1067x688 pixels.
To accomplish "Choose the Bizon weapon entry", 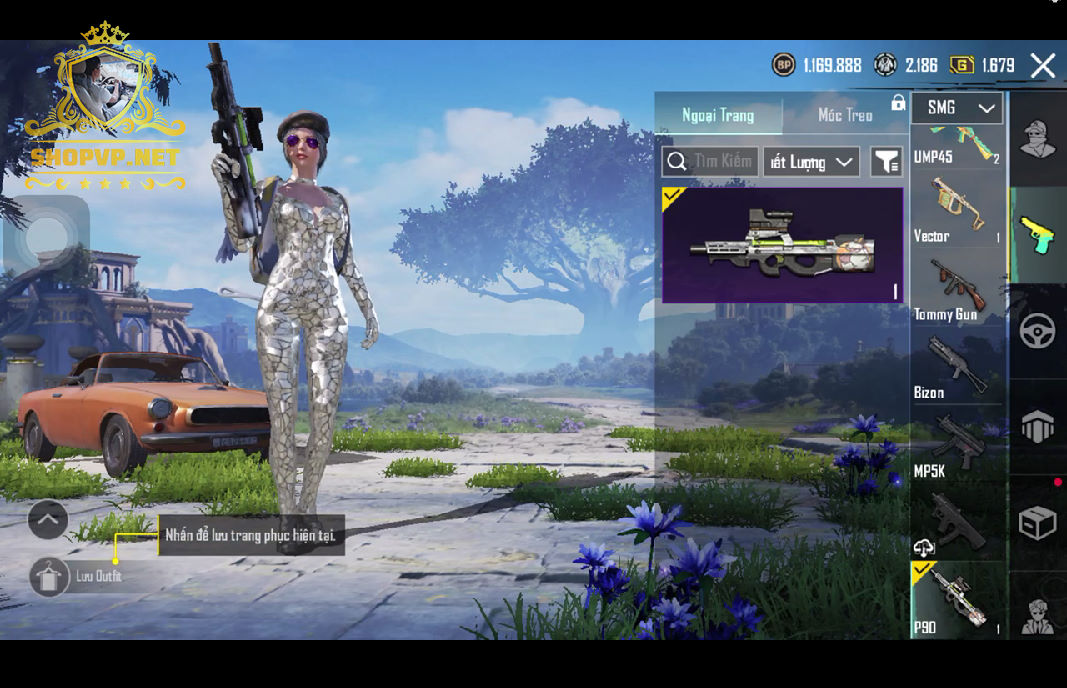I will [957, 368].
